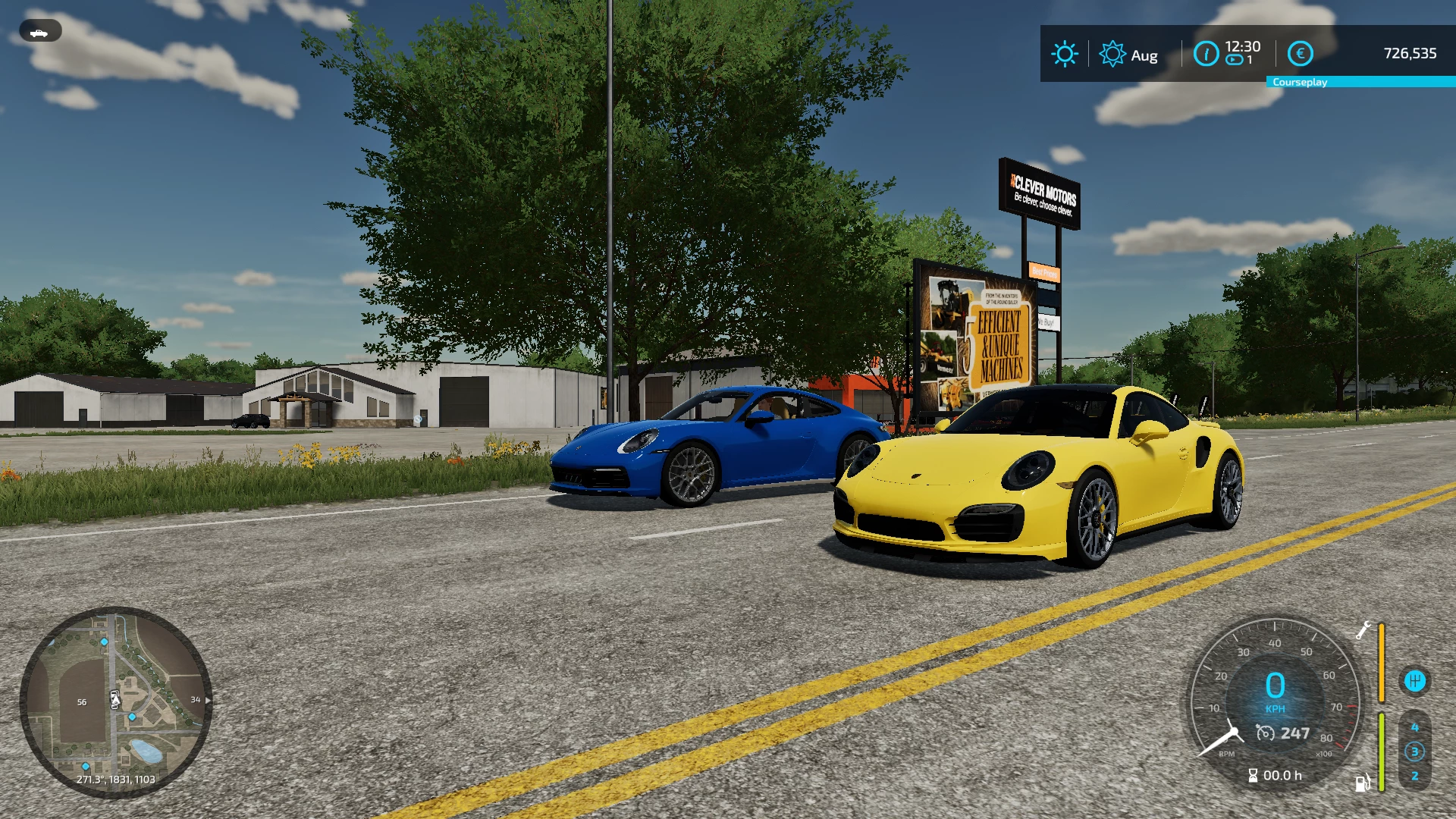Click the Courseplay banner
The image size is (1456, 819).
pos(1300,81)
